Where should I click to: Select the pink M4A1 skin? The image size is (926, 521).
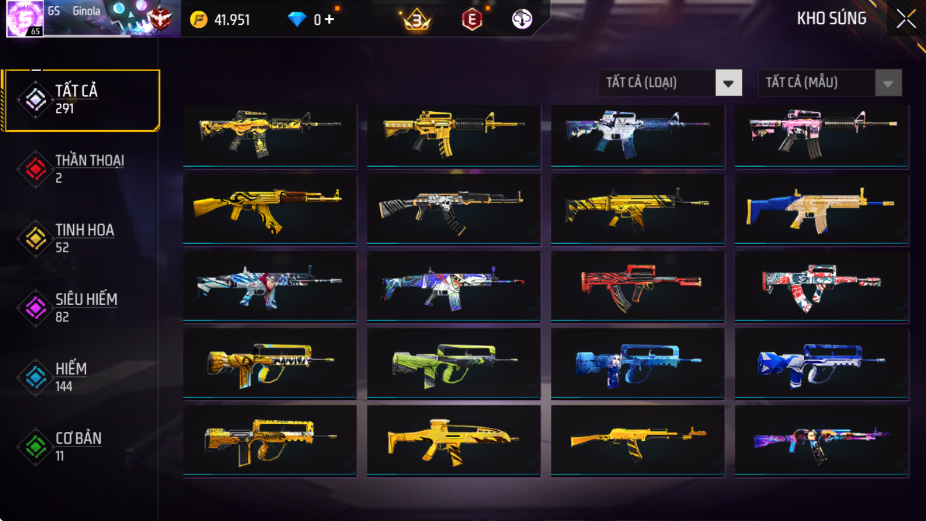pyautogui.click(x=821, y=136)
